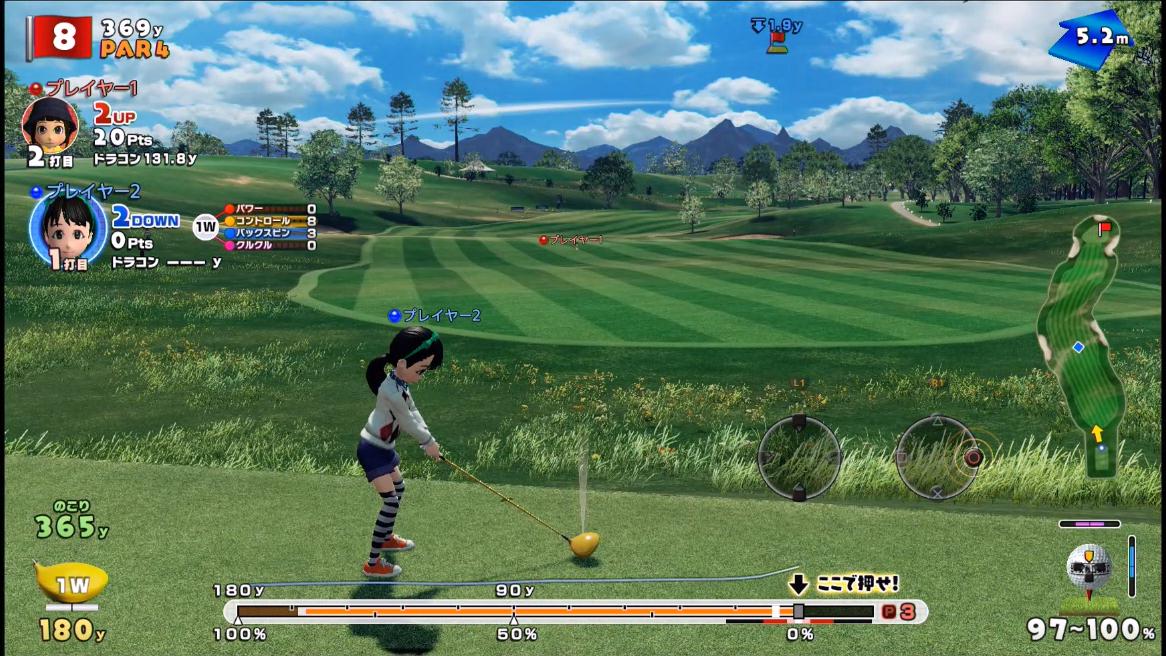This screenshot has width=1166, height=656.
Task: Click the blue wind direction arrow
Action: click(x=1090, y=39)
